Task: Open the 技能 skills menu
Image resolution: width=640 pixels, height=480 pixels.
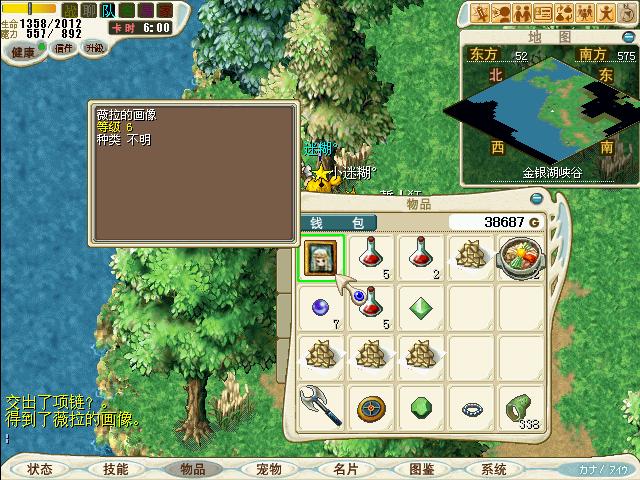Action: tap(115, 469)
